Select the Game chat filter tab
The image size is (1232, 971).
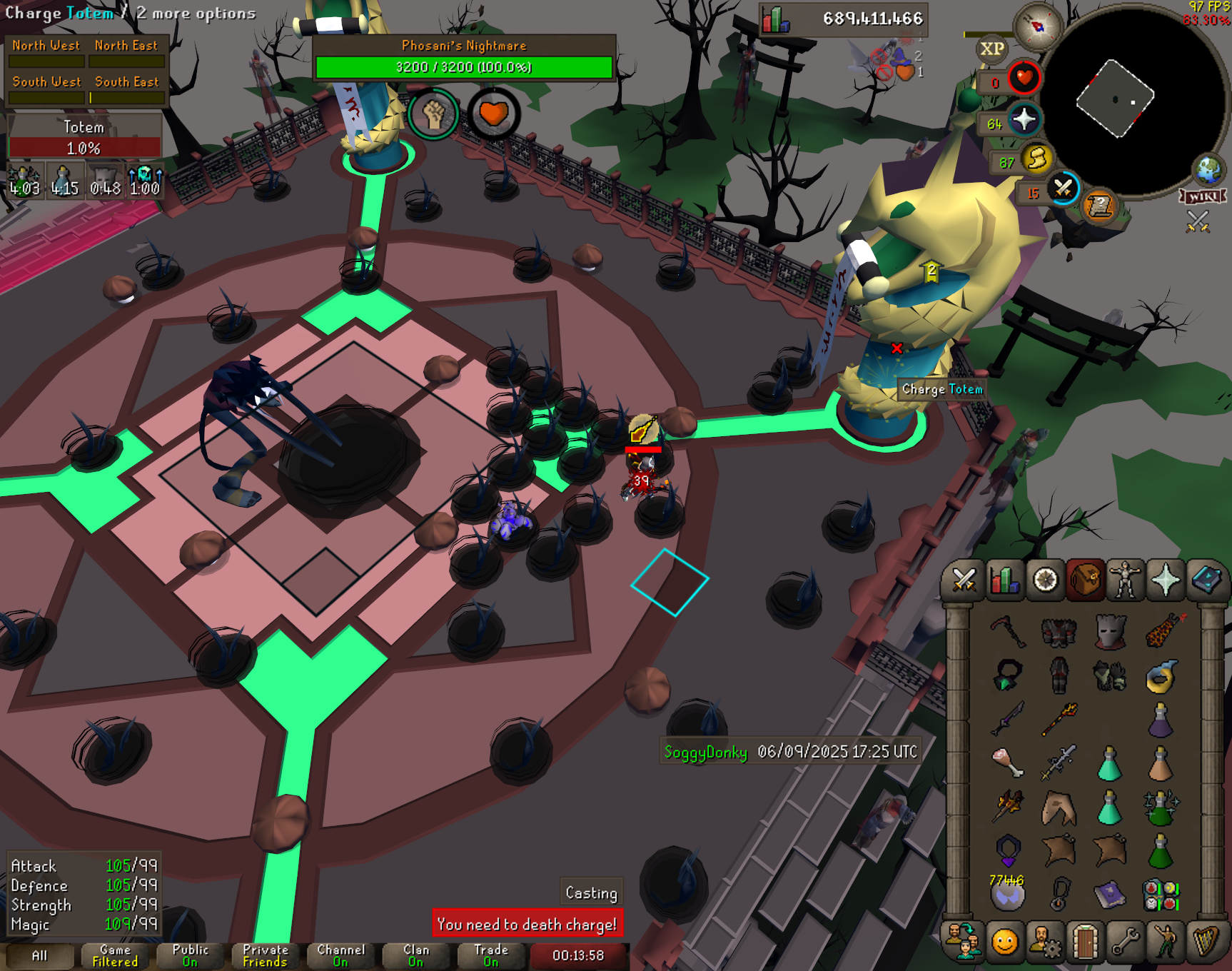115,955
